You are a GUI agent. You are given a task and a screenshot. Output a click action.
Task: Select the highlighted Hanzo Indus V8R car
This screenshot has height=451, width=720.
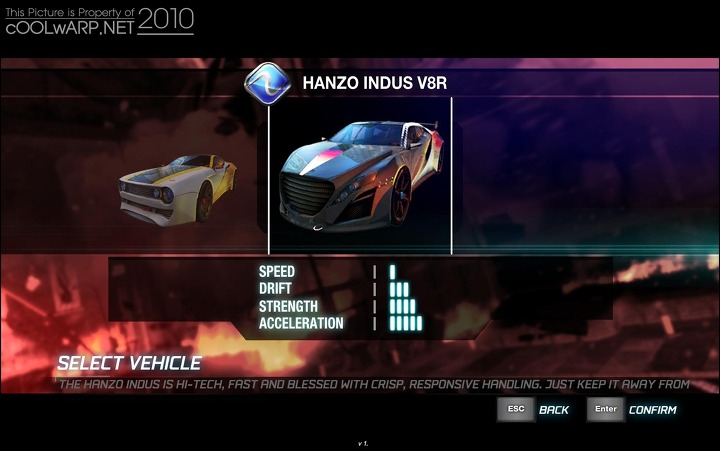tap(360, 176)
